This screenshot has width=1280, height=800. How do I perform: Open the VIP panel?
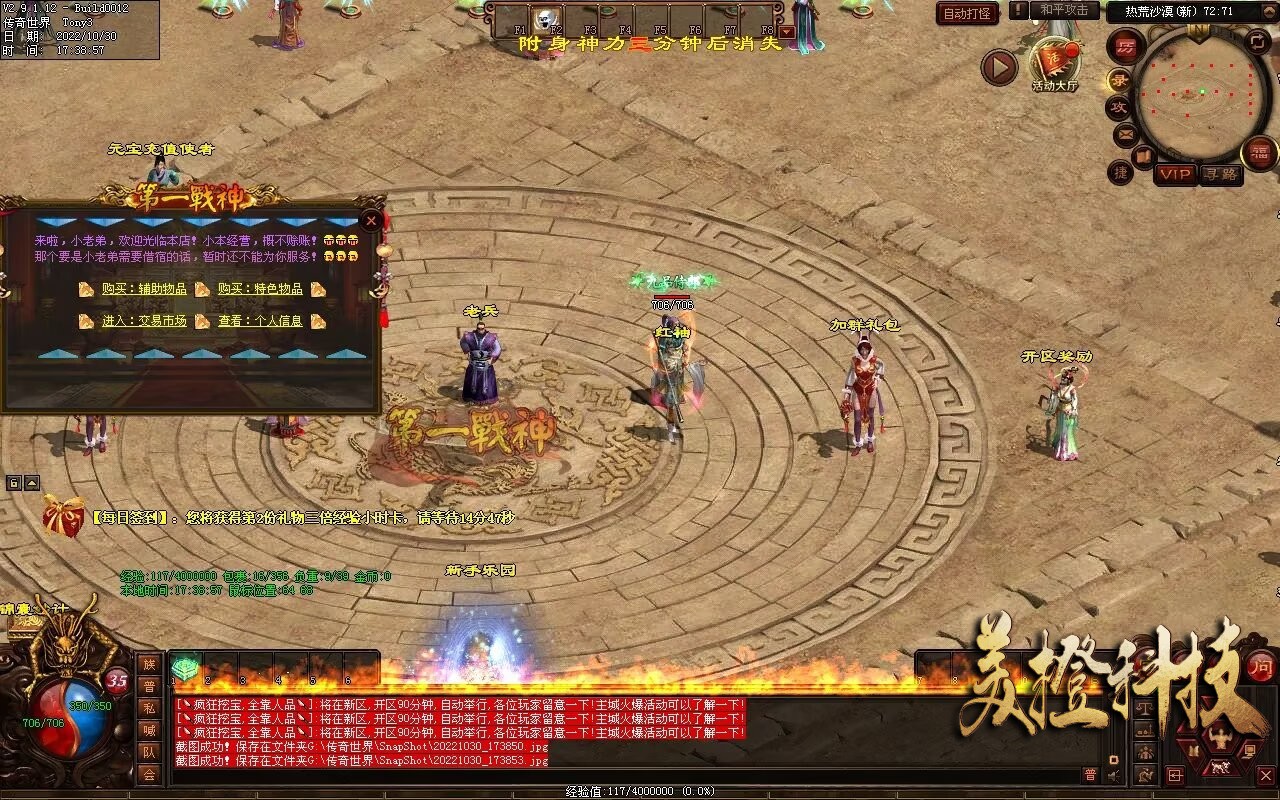(x=1176, y=174)
